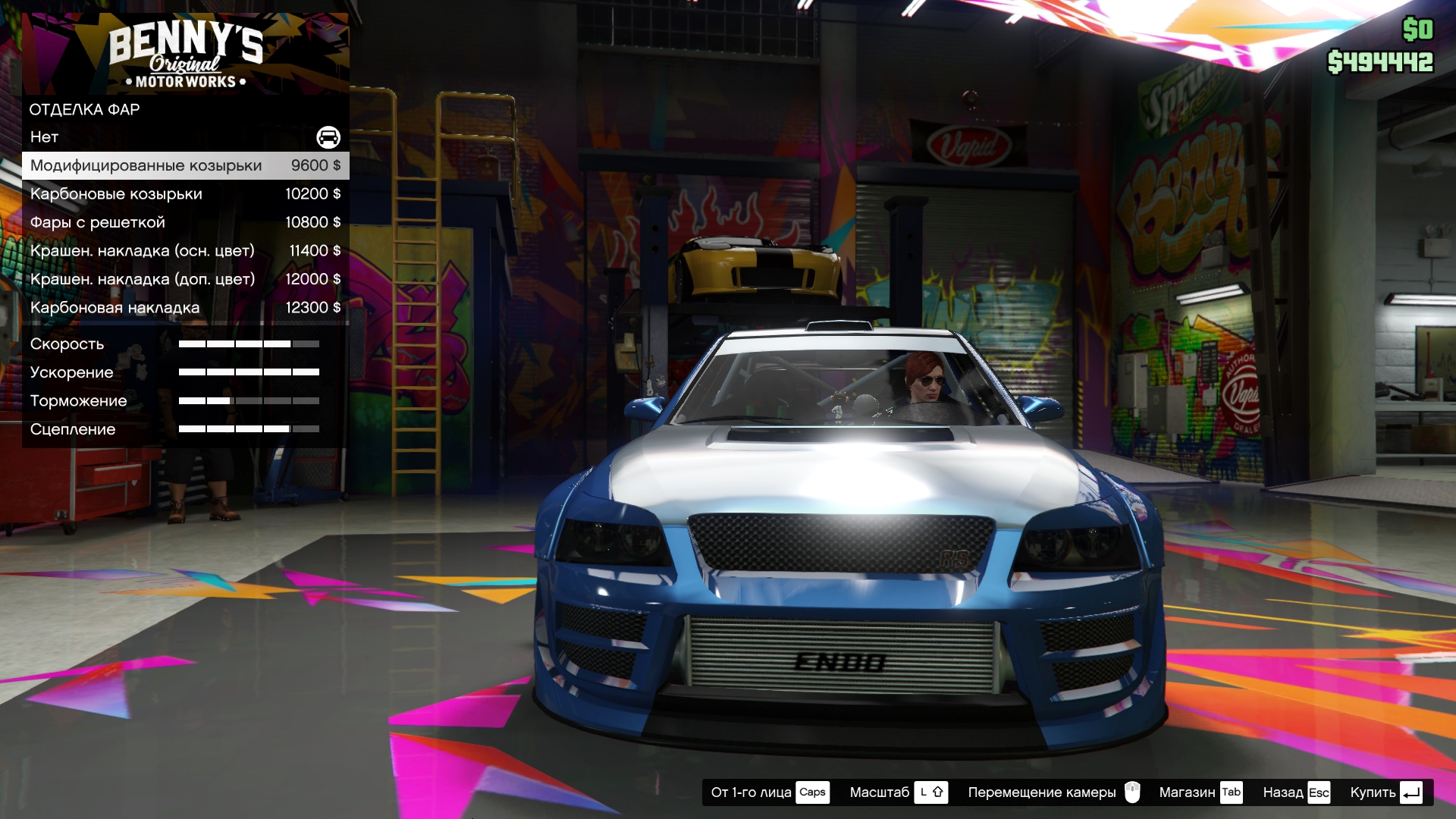Choose 'Модифицированные козырьки' for 9600 $
Screen dimensions: 1456x819
pyautogui.click(x=185, y=165)
